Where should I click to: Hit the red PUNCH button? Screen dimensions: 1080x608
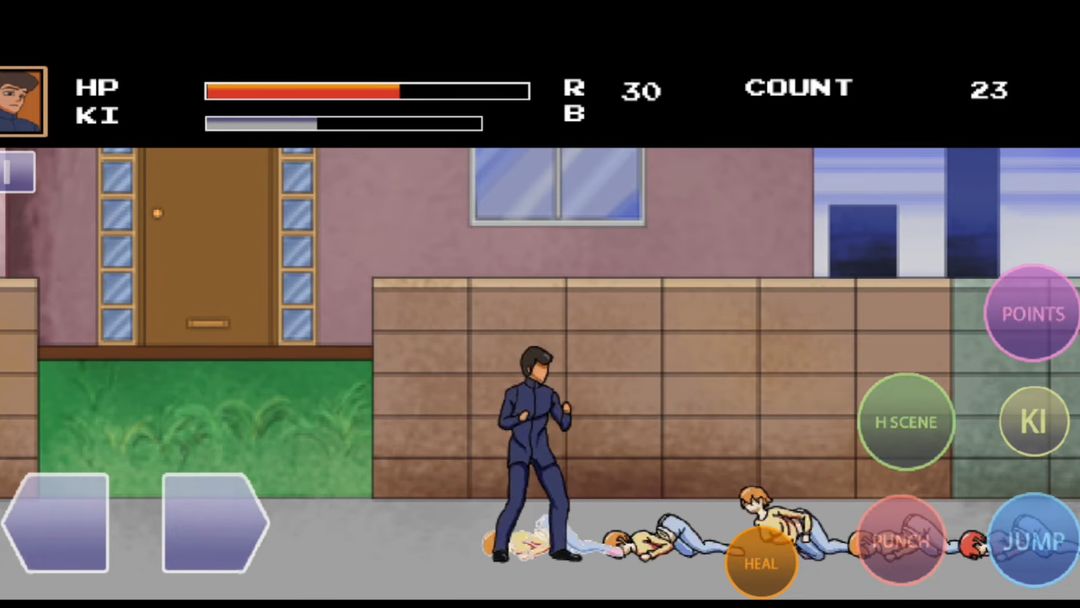(x=901, y=541)
